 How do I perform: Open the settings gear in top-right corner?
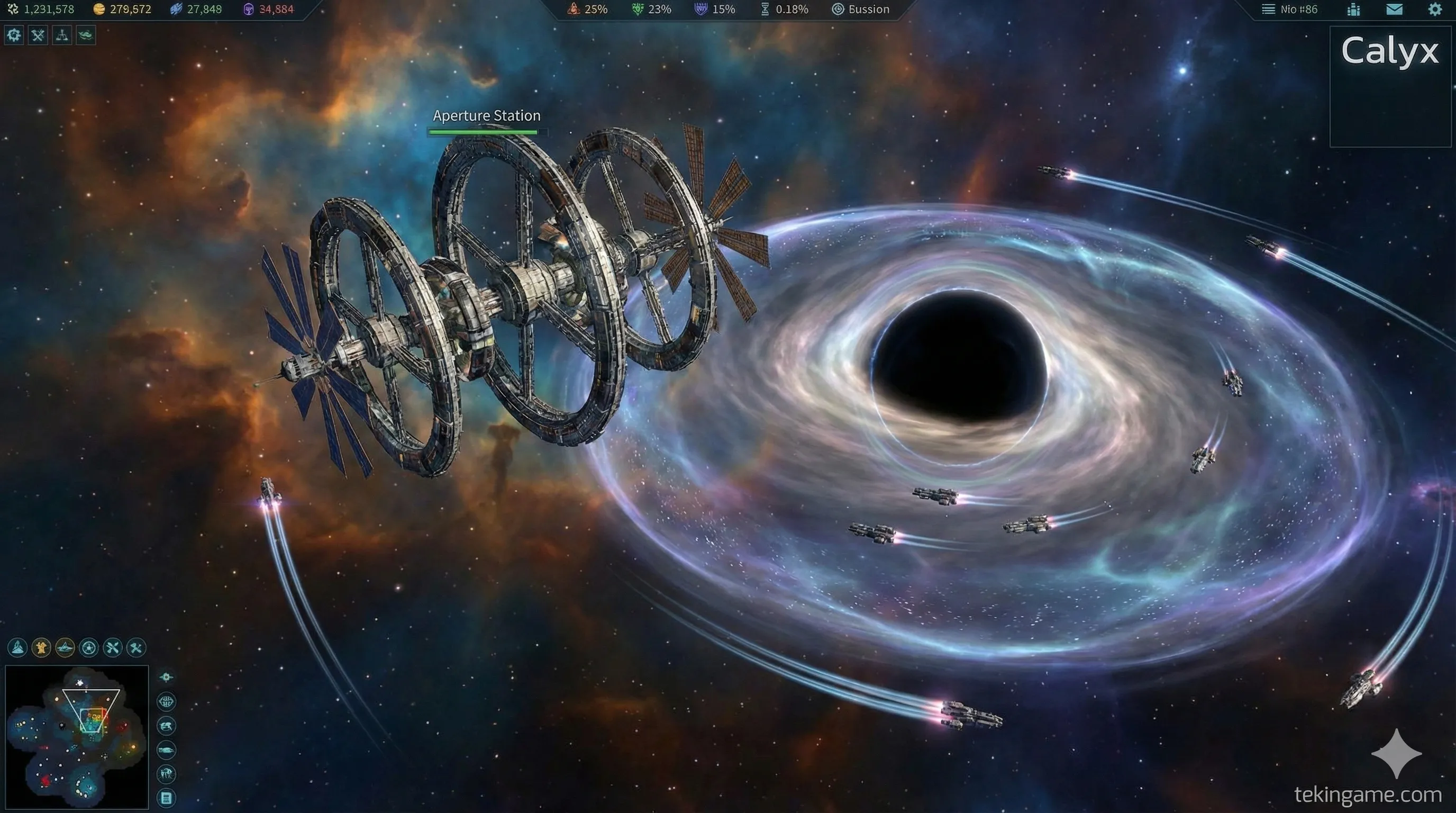(1434, 10)
